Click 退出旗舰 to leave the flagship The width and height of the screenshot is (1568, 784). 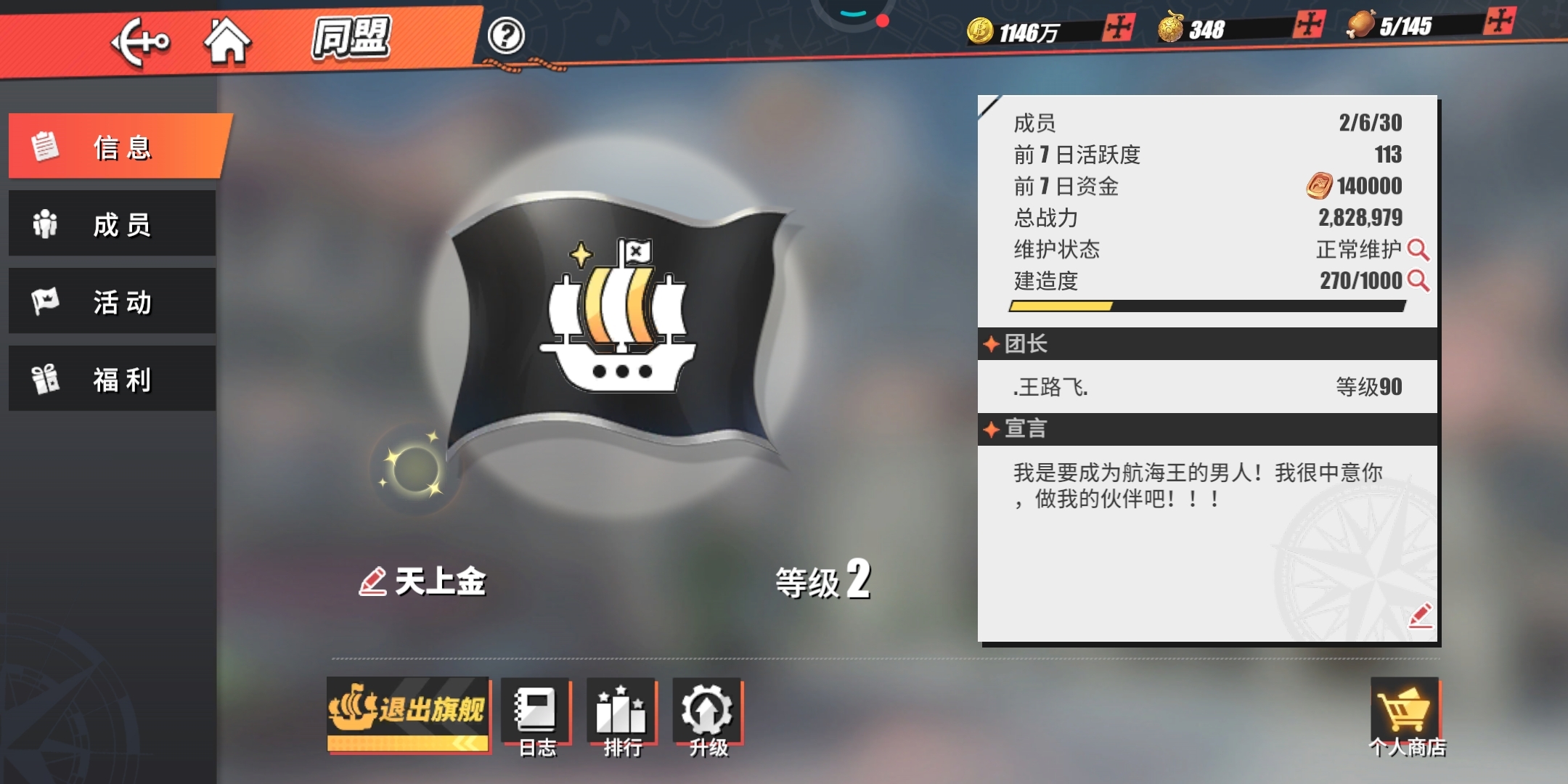tap(408, 713)
